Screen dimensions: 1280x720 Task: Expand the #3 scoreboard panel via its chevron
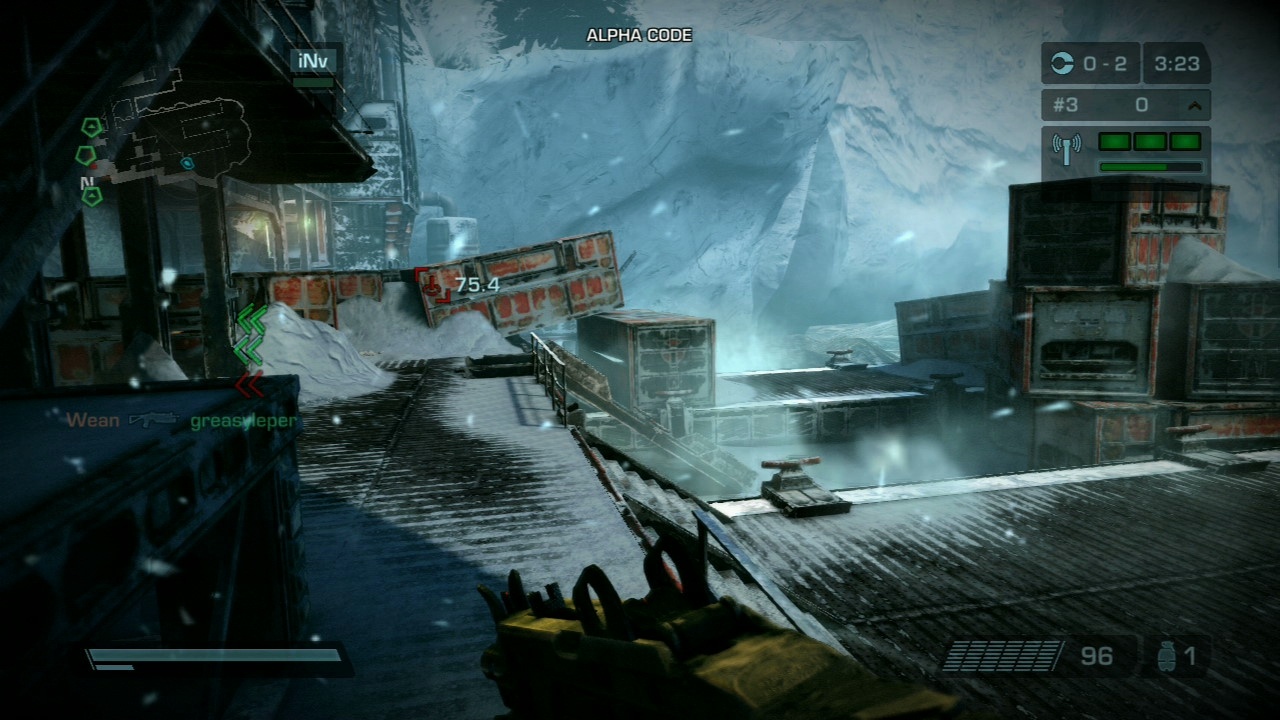[x=1196, y=103]
